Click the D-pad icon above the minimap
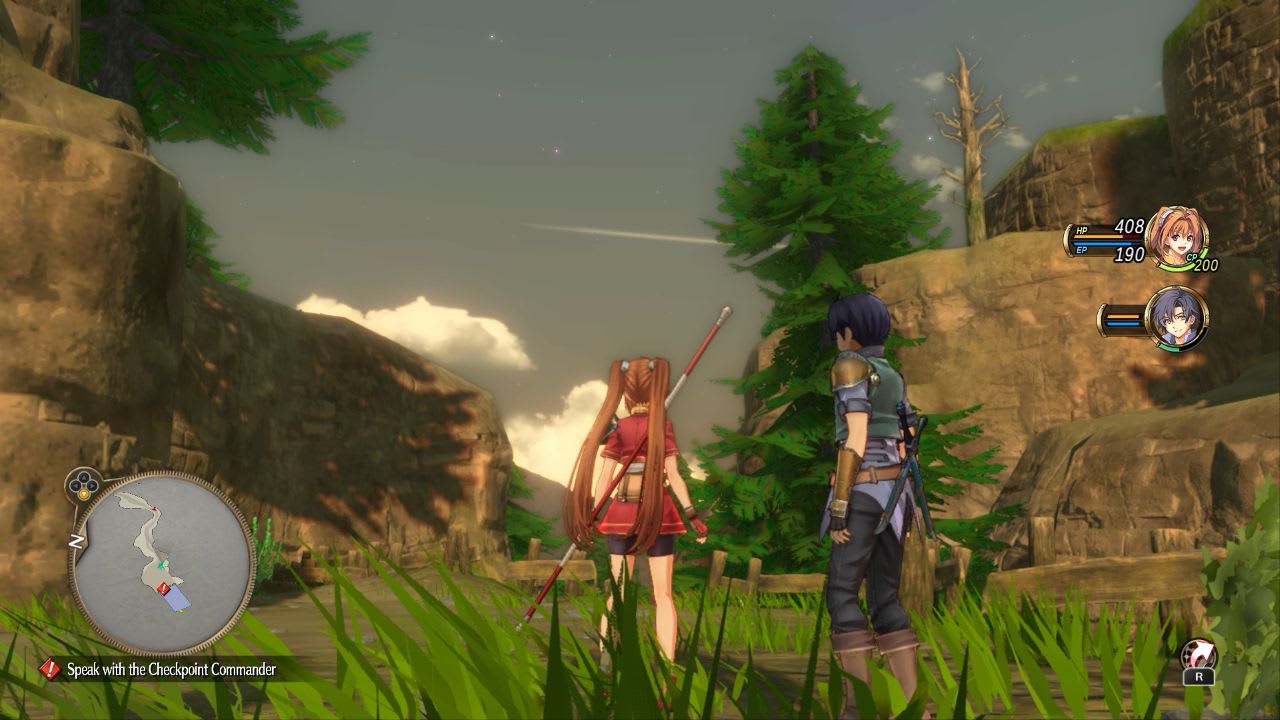 tap(82, 483)
